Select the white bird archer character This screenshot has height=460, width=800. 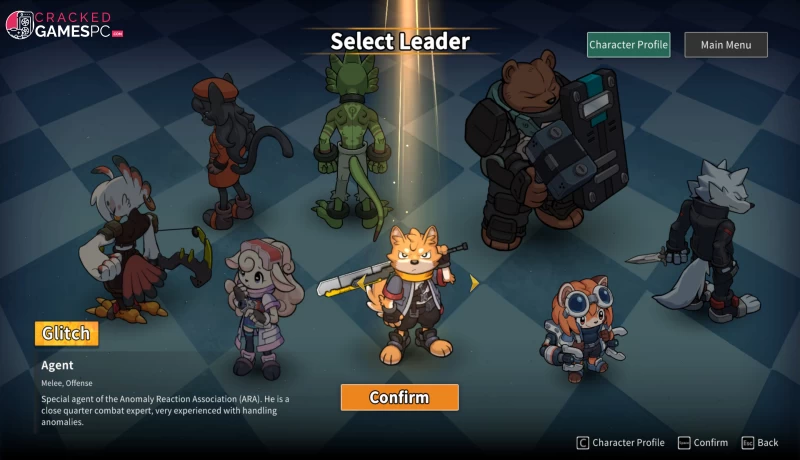pos(130,240)
